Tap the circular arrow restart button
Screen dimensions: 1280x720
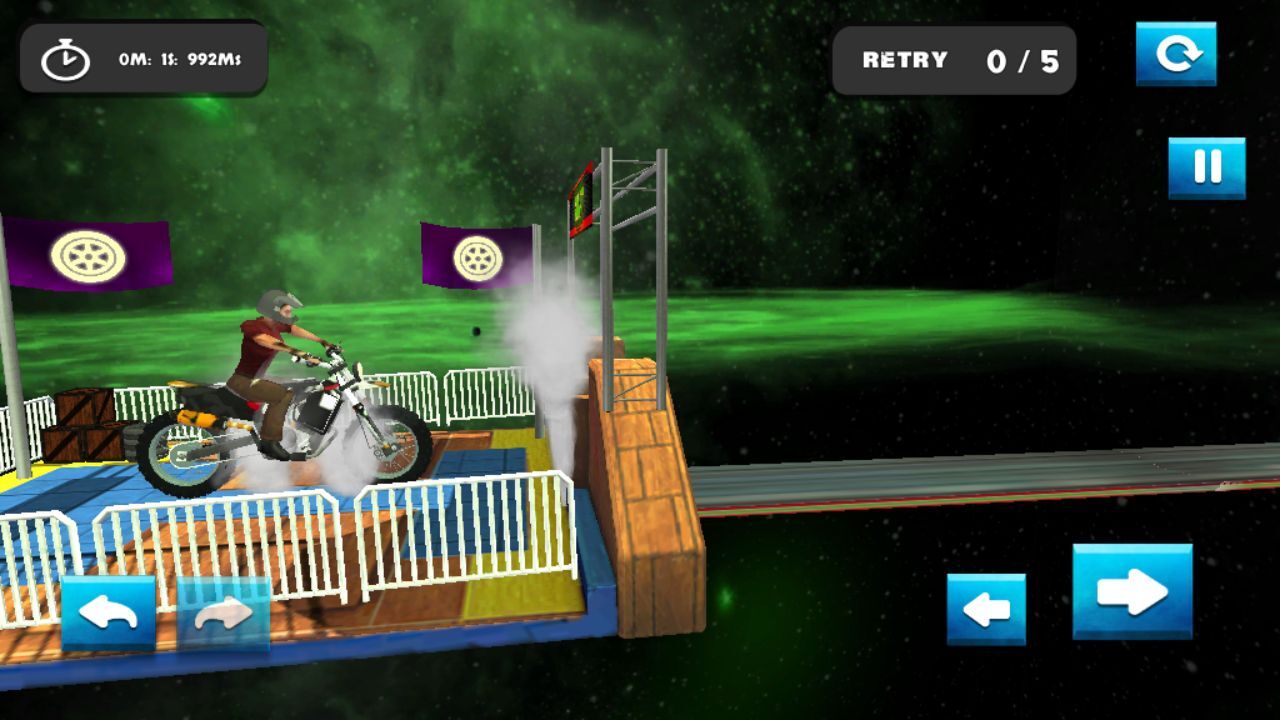(1176, 54)
